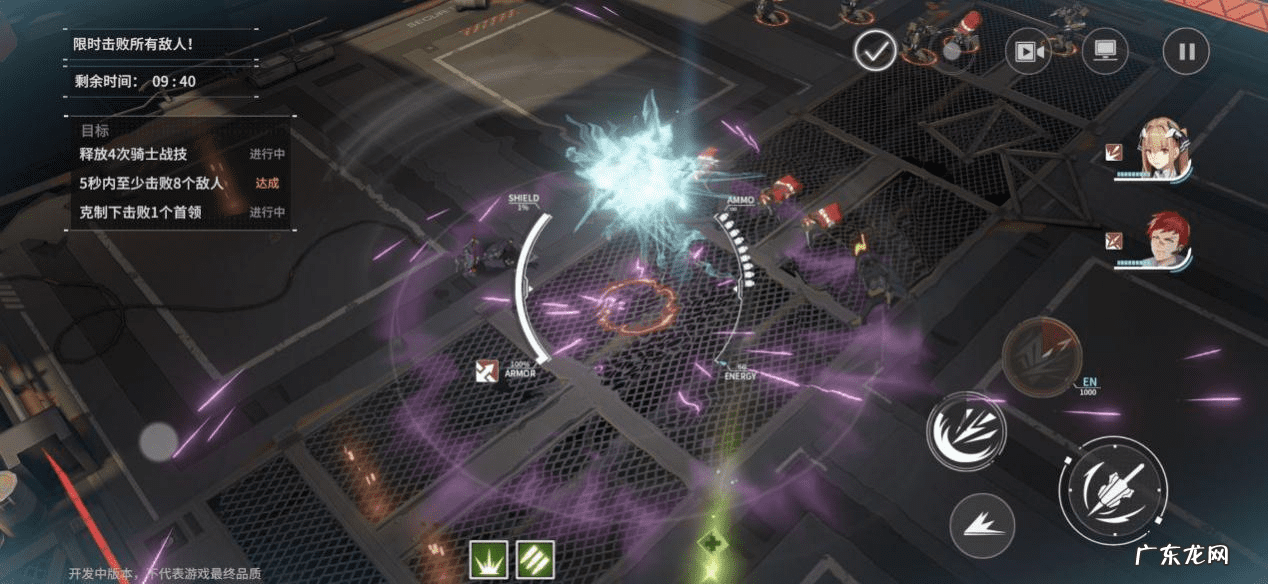This screenshot has width=1268, height=584.
Task: Tap the virtual joystick knob
Action: pyautogui.click(x=158, y=441)
